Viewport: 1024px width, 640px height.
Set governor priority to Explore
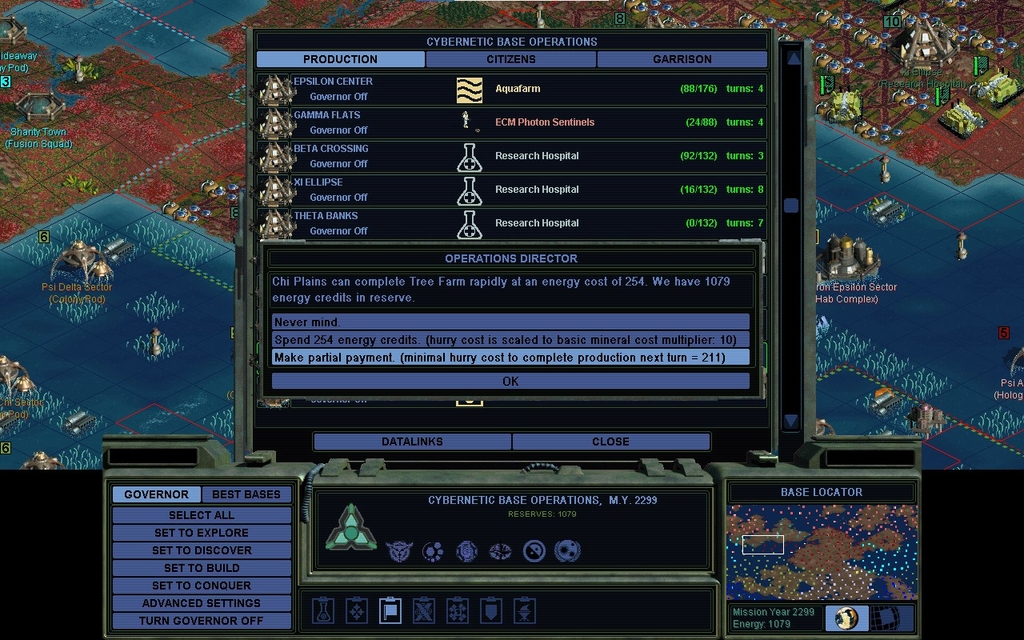201,533
